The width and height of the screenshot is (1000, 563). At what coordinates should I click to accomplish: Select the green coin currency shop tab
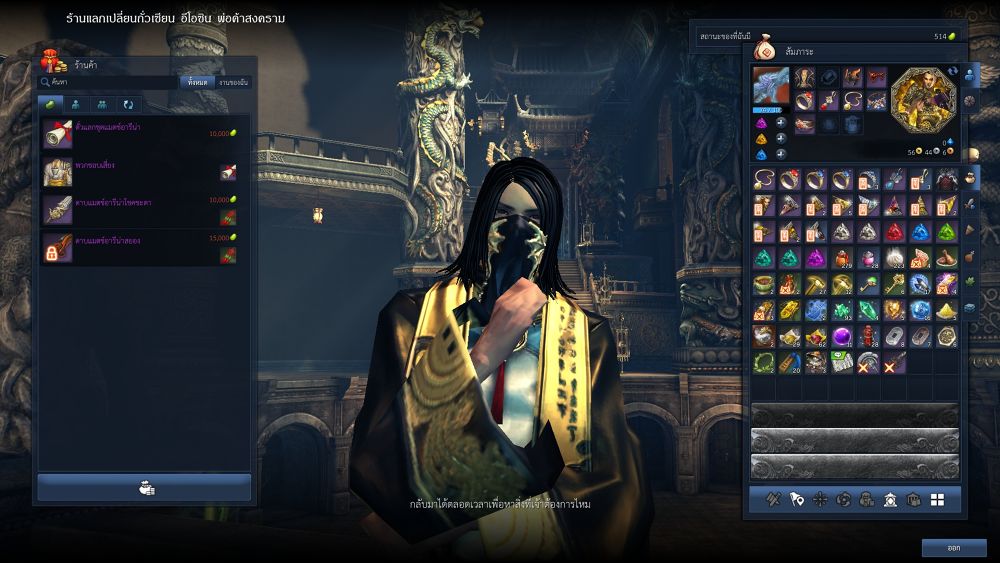click(50, 104)
